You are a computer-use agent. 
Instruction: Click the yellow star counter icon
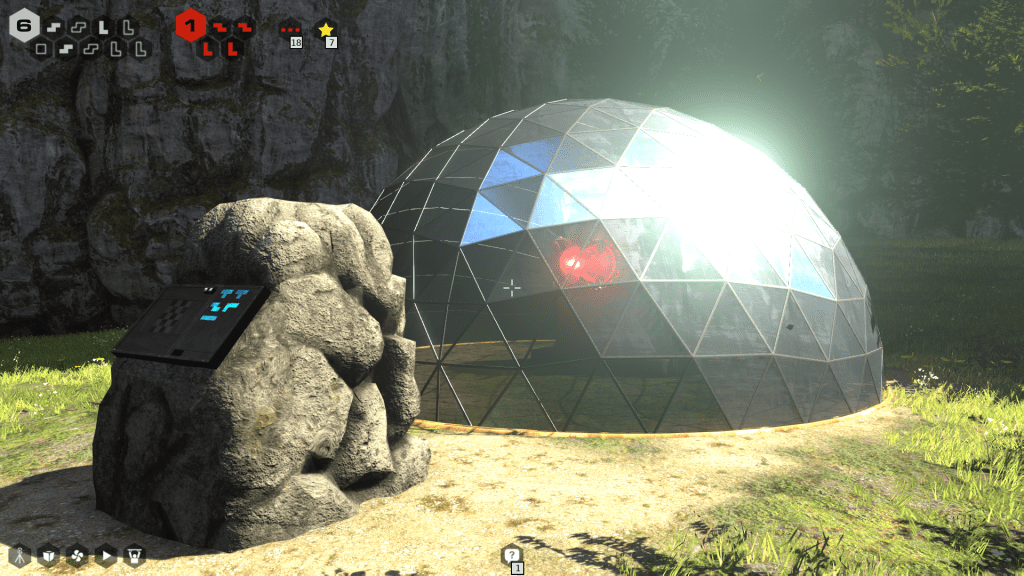click(x=325, y=30)
